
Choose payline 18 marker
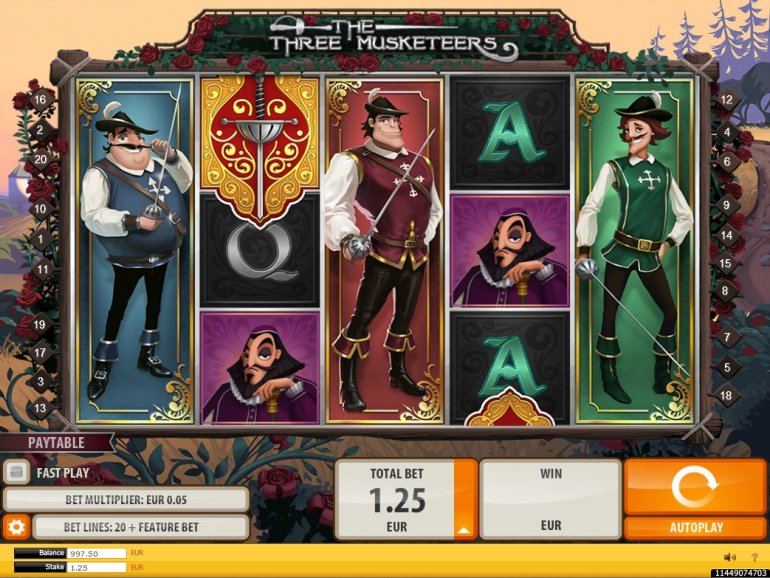click(x=727, y=395)
